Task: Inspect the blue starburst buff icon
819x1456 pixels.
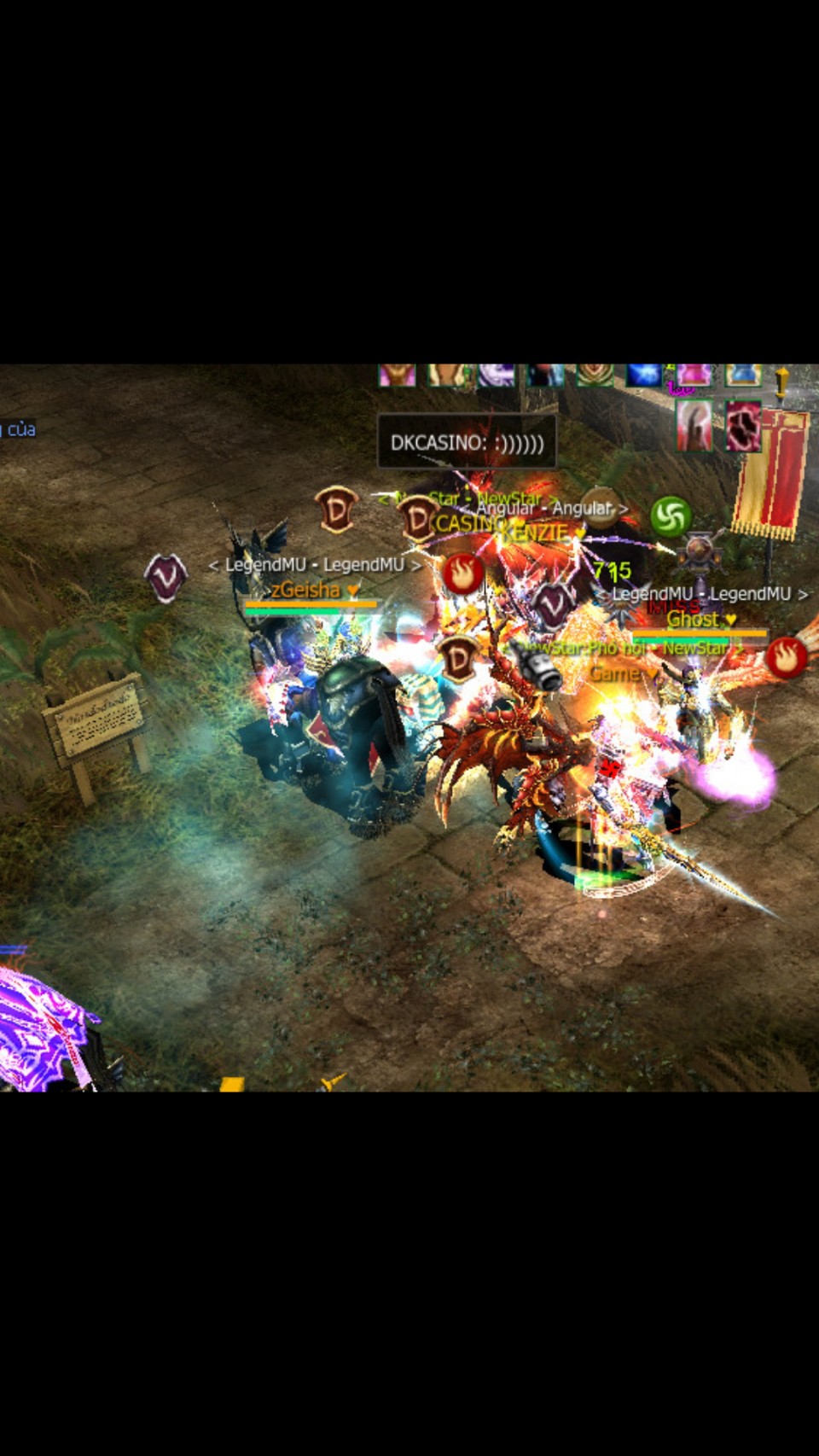Action: (644, 376)
